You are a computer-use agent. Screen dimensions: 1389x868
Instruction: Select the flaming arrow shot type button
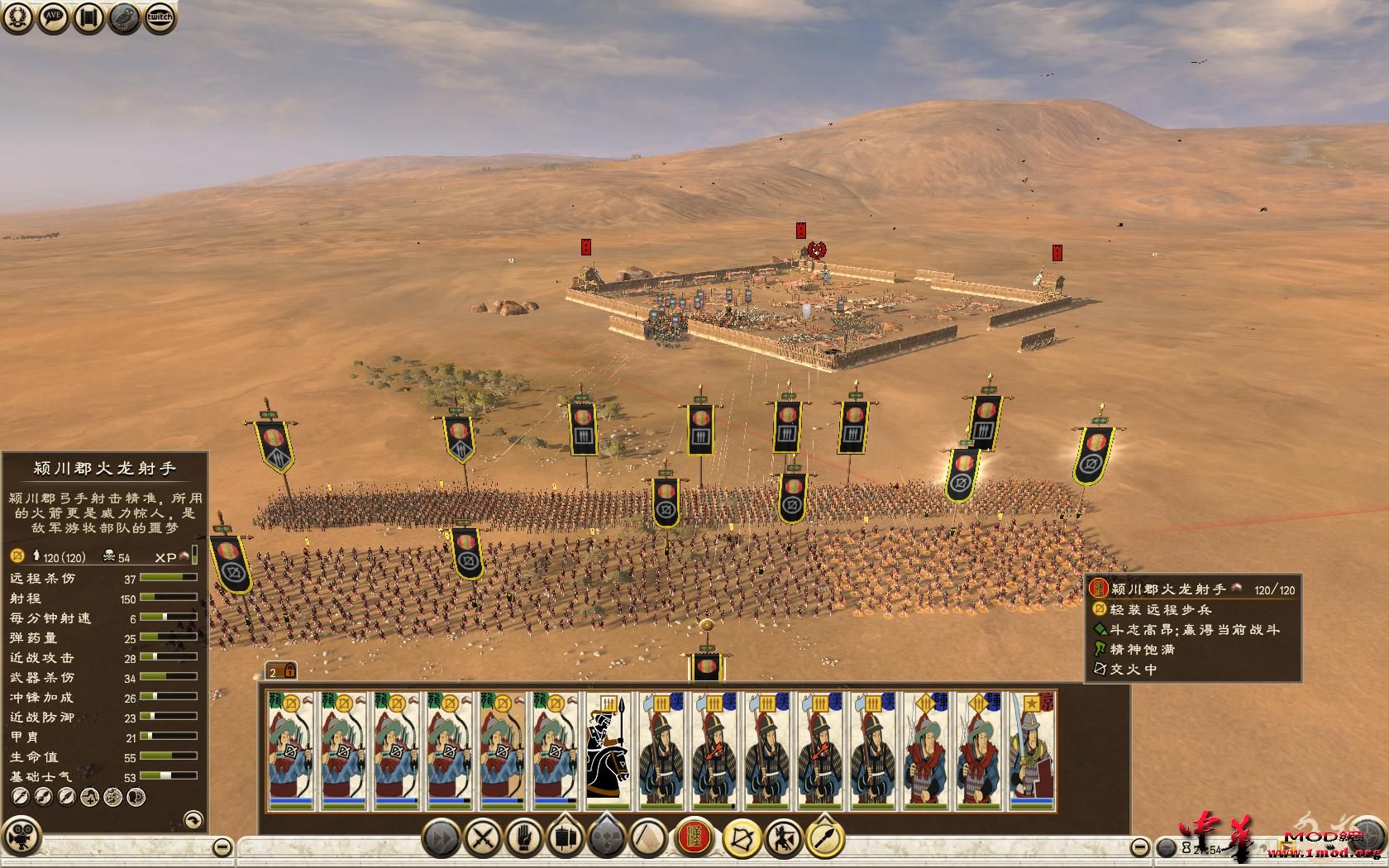824,838
